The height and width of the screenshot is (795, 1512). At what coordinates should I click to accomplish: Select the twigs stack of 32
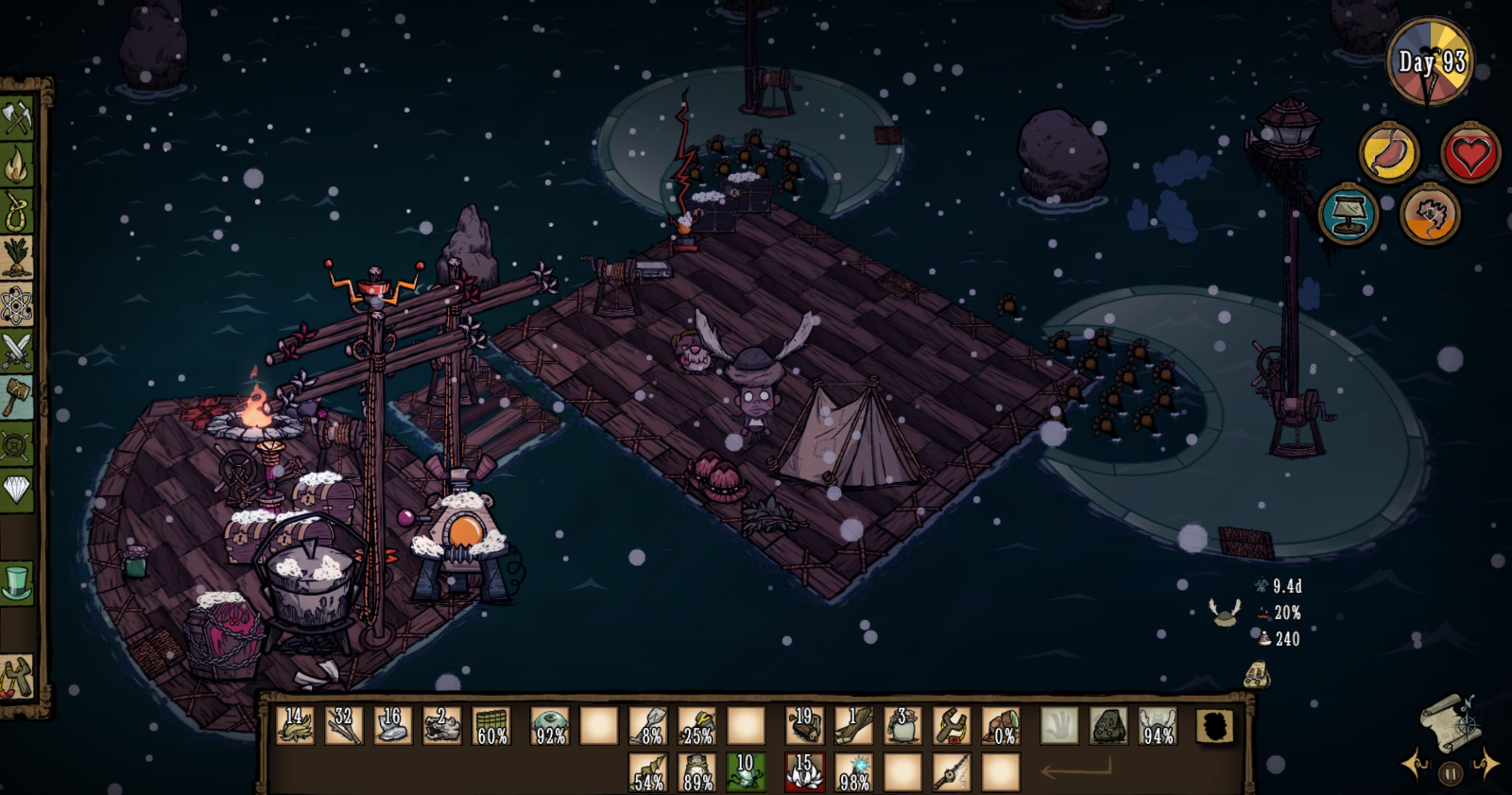(343, 726)
